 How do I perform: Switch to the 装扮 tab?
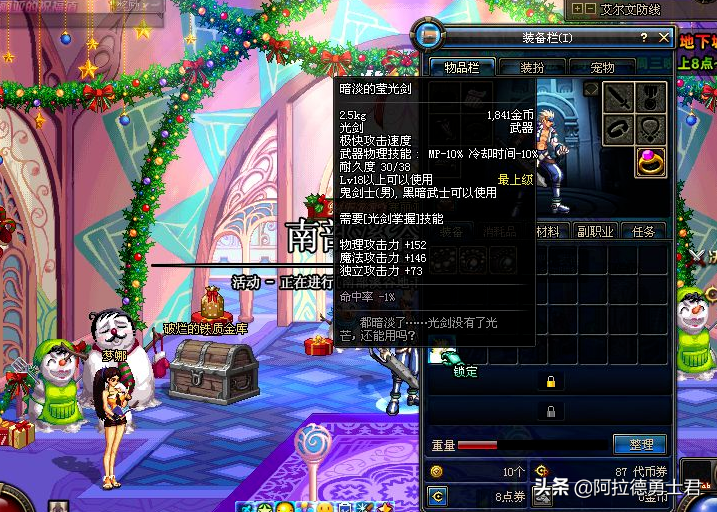(x=532, y=67)
